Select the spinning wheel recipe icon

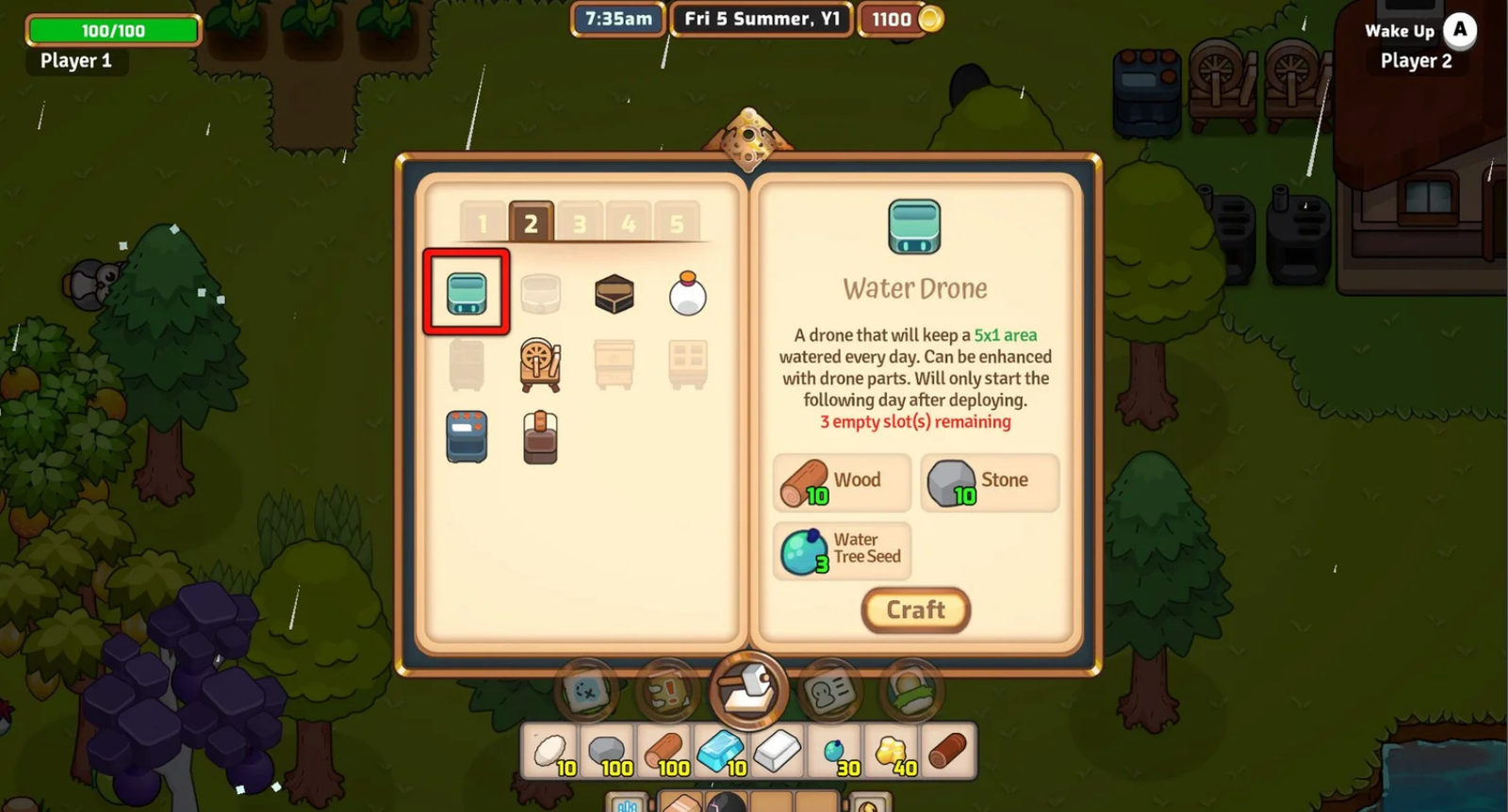pyautogui.click(x=541, y=365)
